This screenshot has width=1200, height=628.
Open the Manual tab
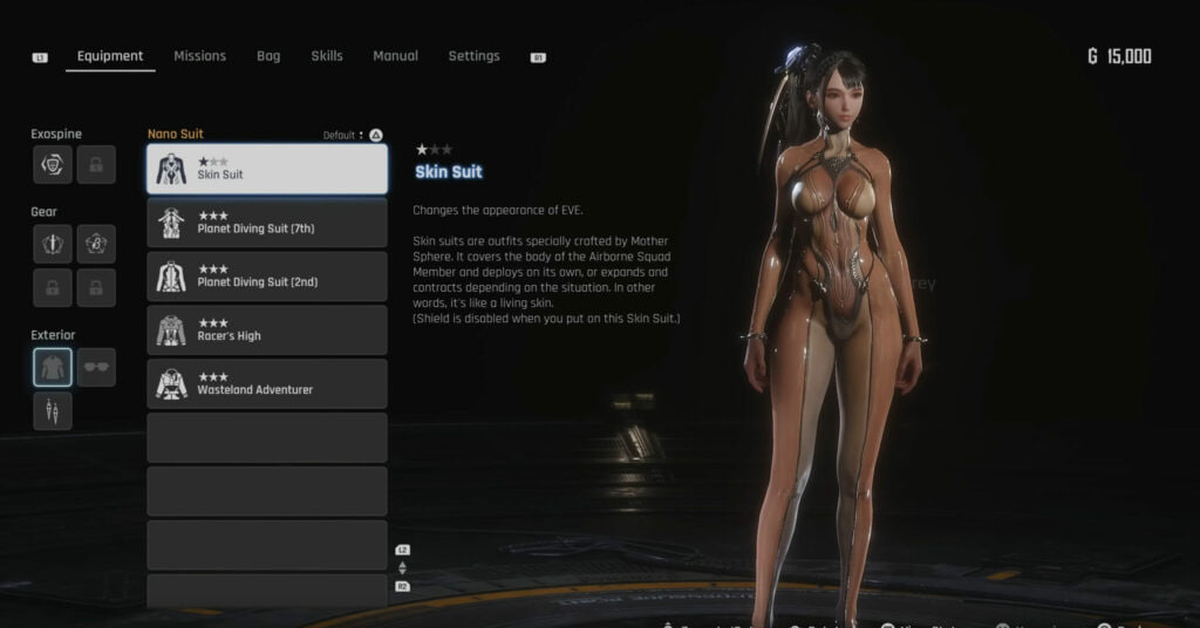coord(395,56)
